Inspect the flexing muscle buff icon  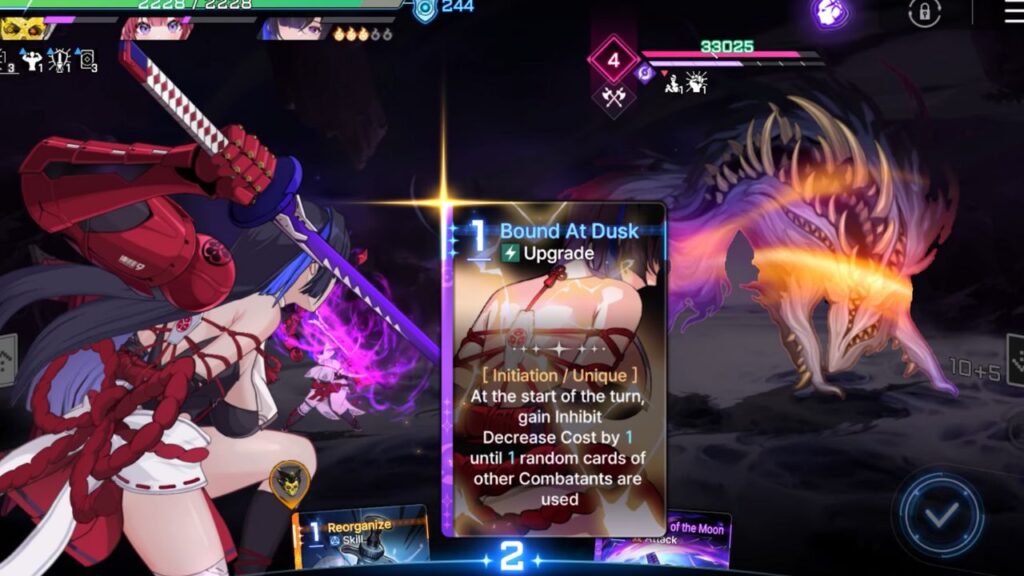33,60
